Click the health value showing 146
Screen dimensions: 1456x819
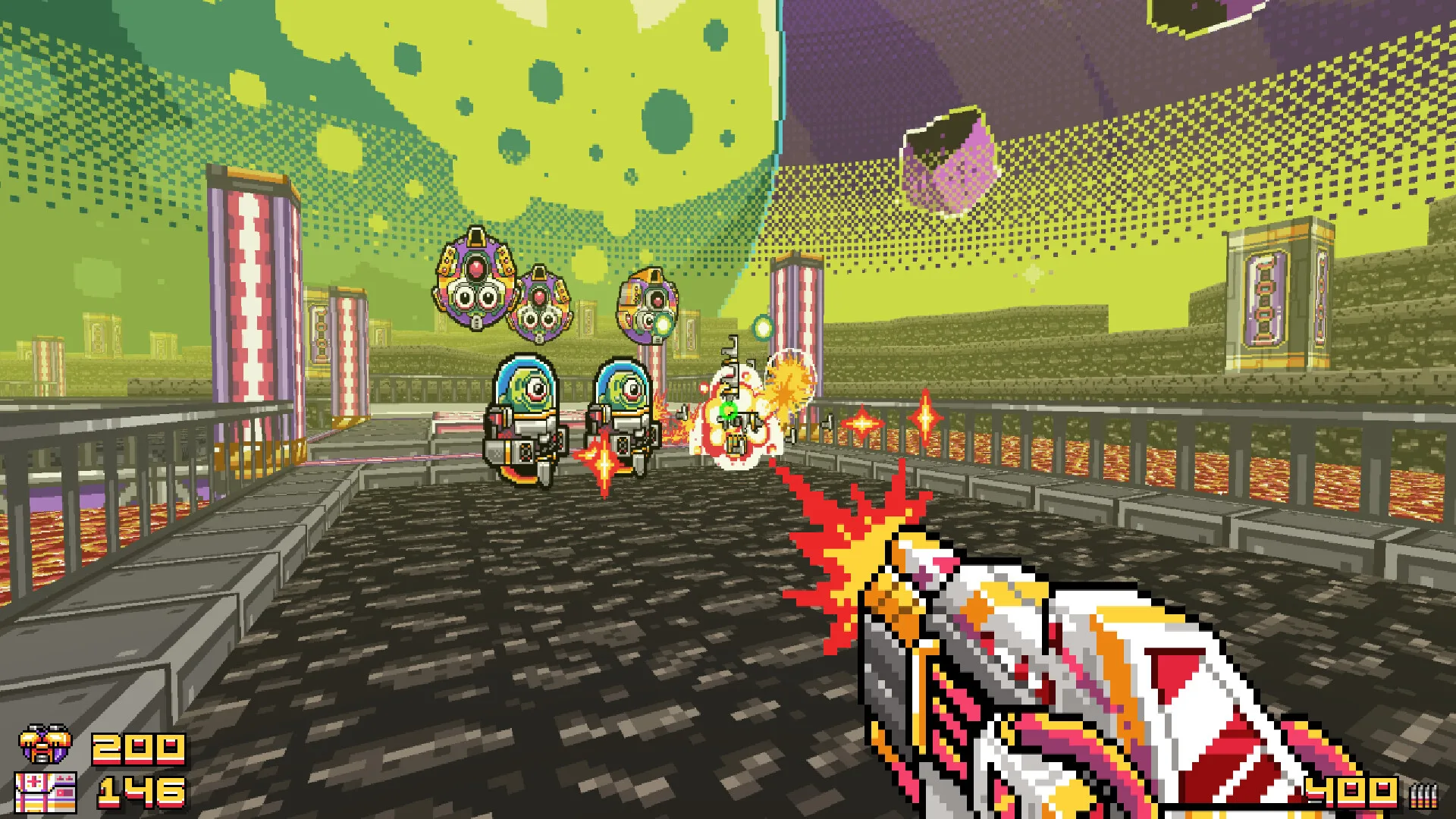(140, 792)
